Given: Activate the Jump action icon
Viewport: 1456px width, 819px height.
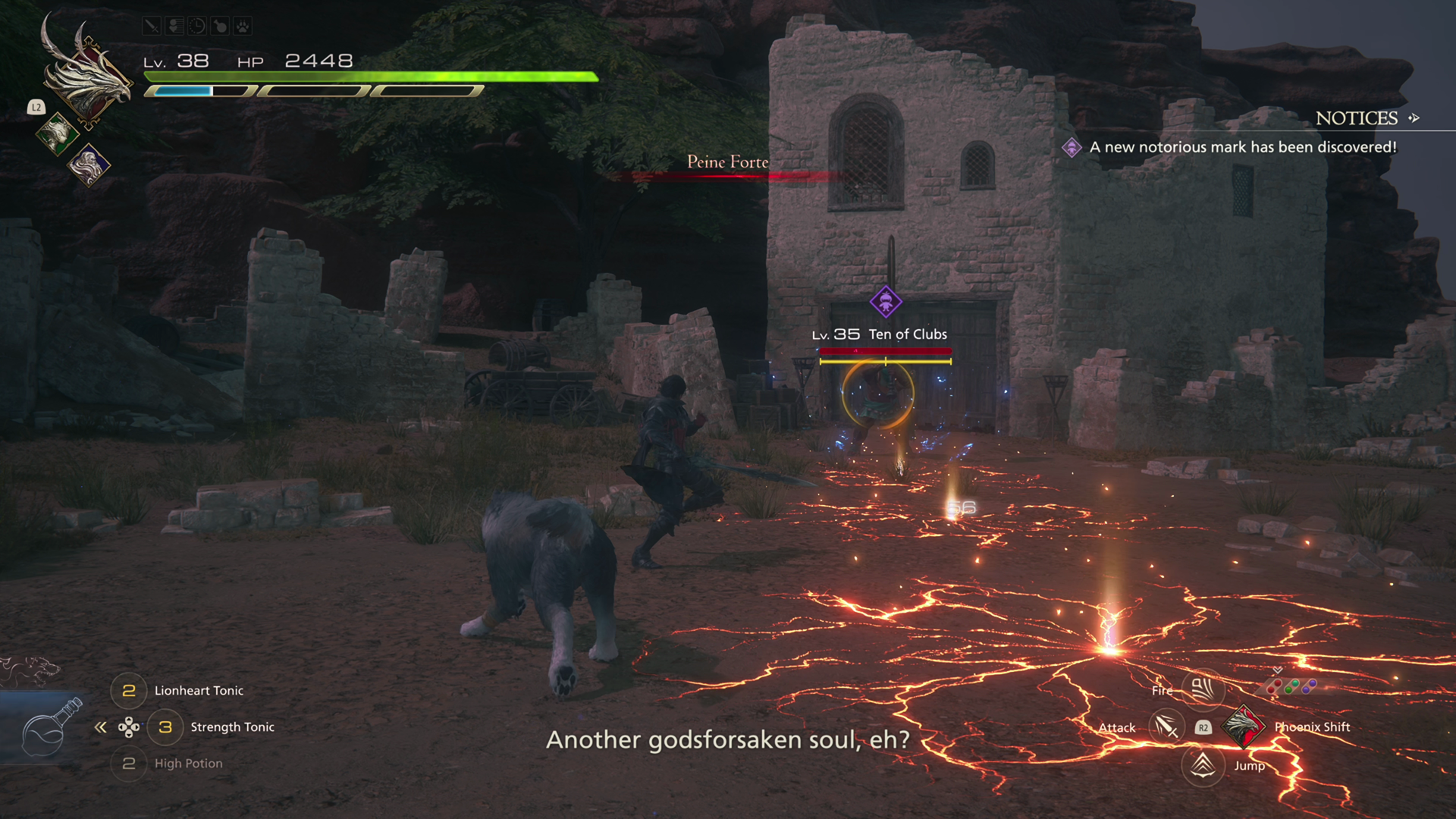Looking at the screenshot, I should tap(1203, 765).
